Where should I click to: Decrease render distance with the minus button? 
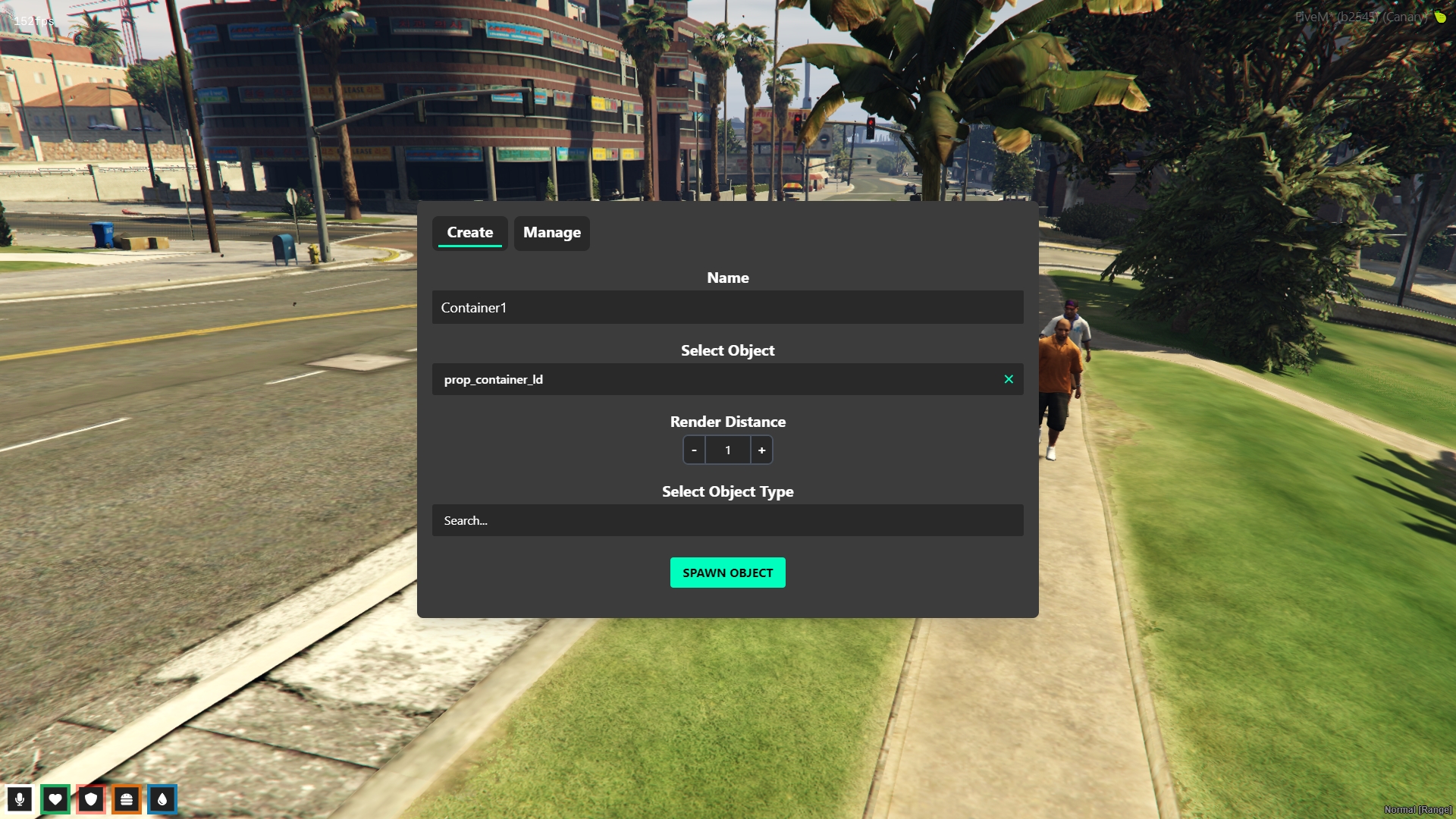(x=694, y=450)
